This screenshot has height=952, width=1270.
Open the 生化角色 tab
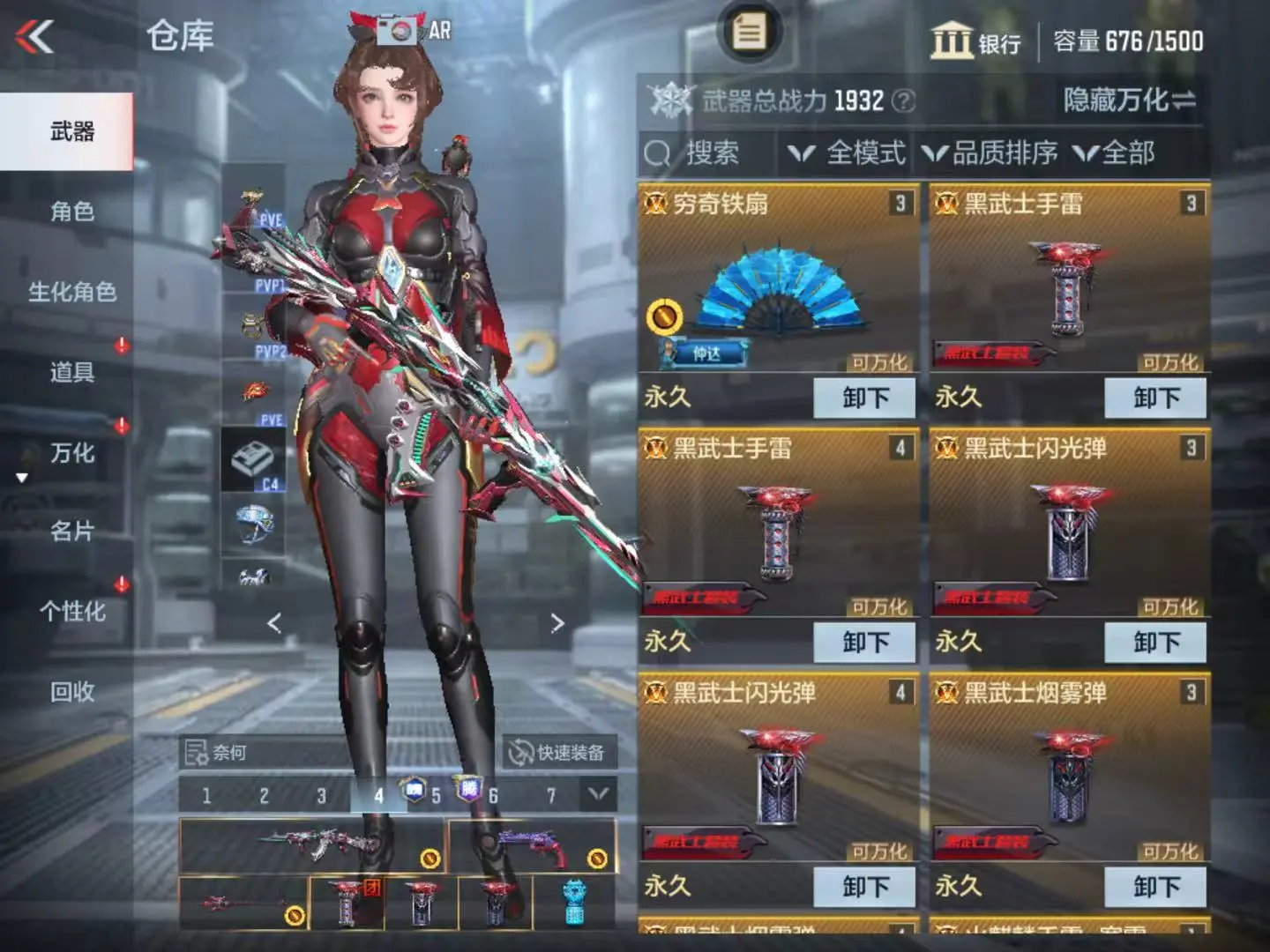point(71,292)
